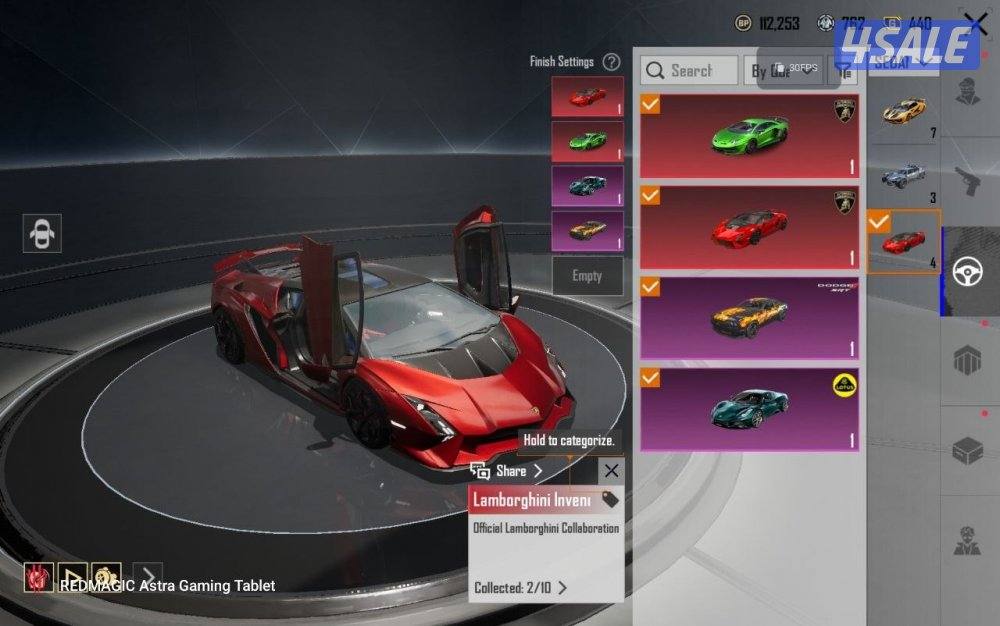Expand the bottom-left icon row arrow
The width and height of the screenshot is (1000, 626).
pos(147,577)
